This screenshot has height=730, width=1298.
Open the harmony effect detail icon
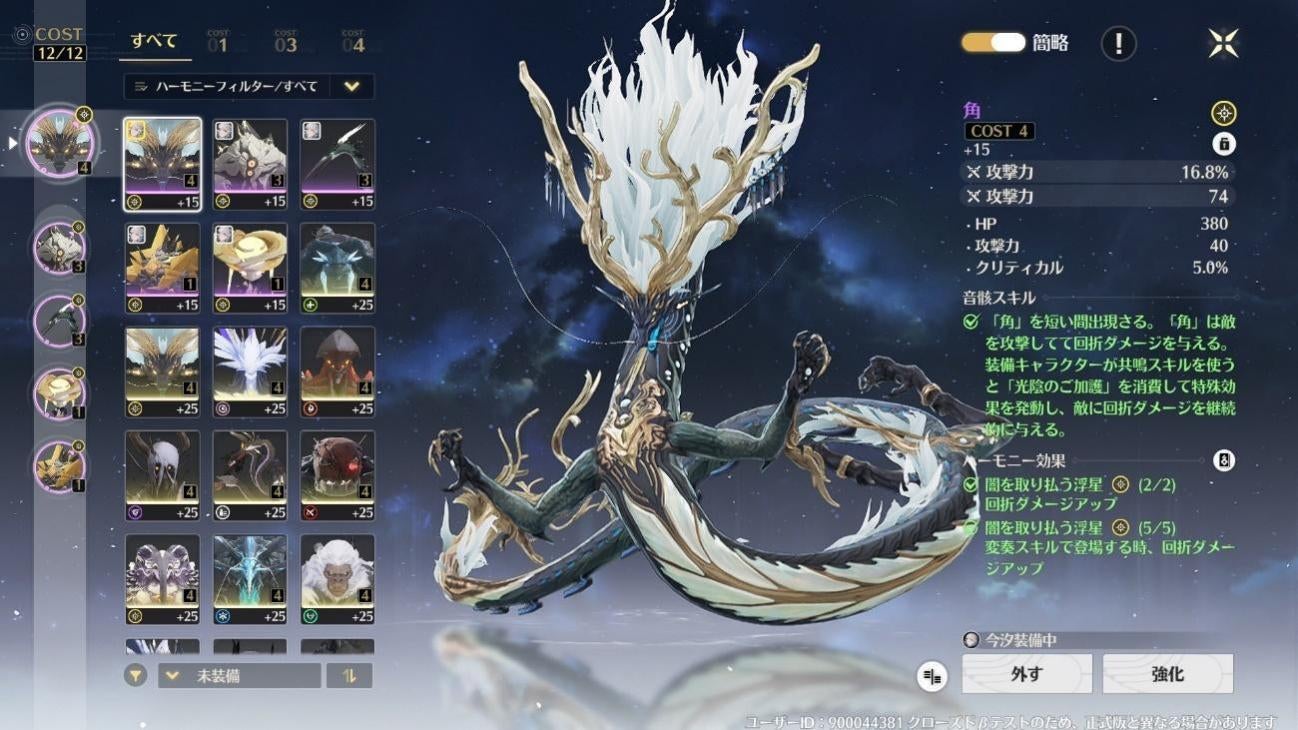[x=1223, y=461]
